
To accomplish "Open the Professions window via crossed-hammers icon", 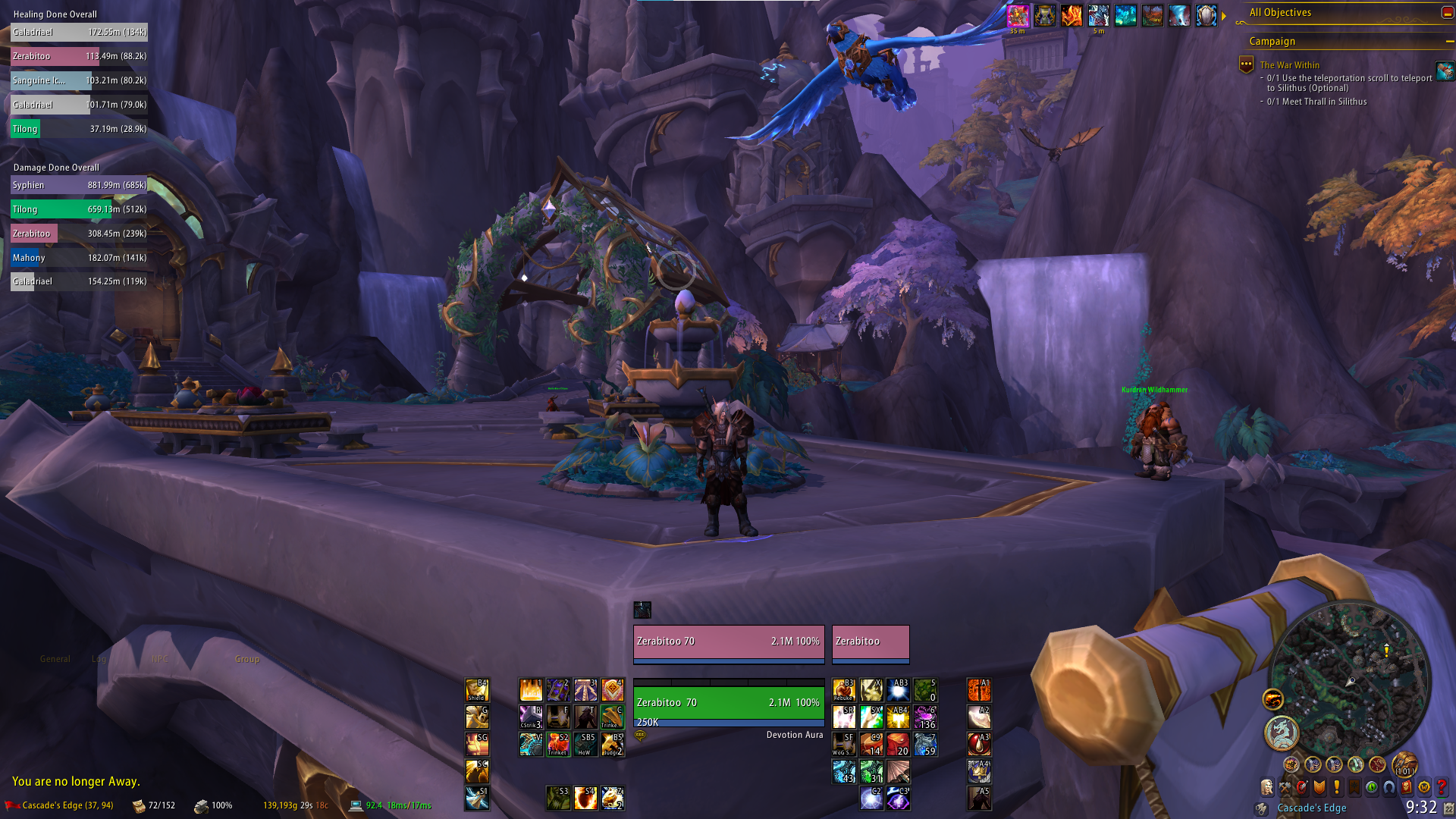I will (1285, 787).
